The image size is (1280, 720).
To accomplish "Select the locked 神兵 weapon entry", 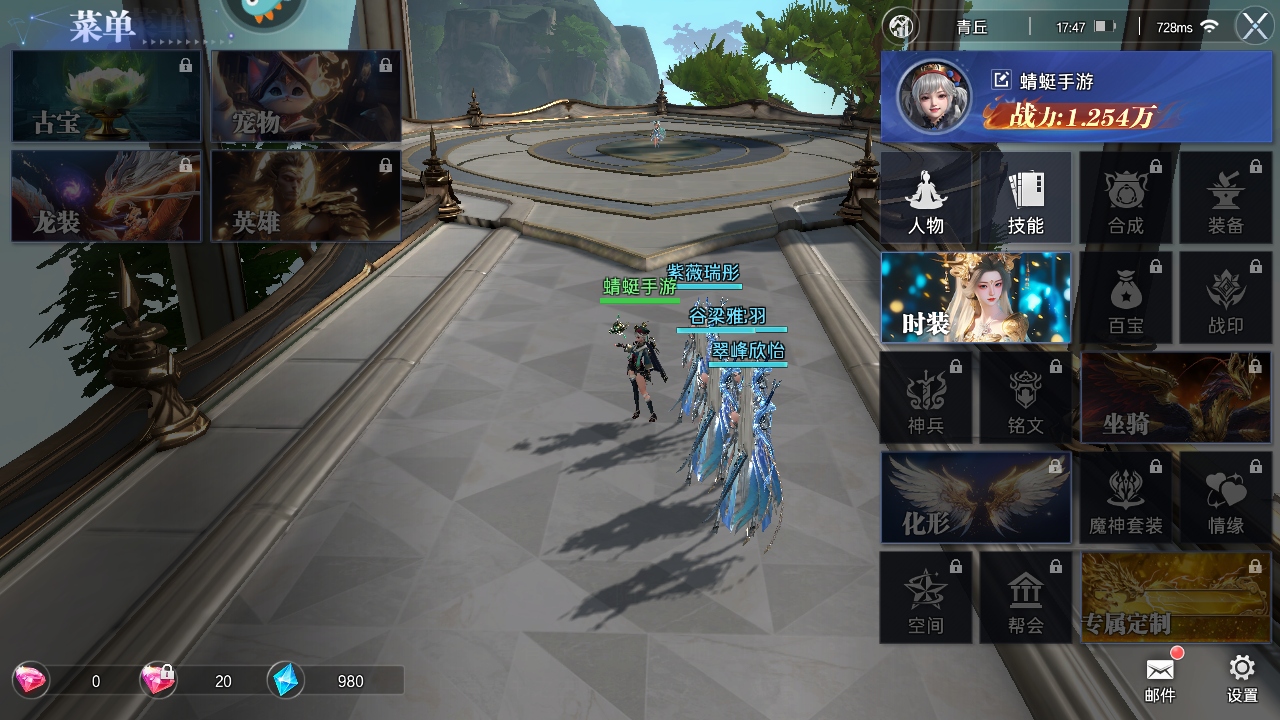I will pos(926,398).
